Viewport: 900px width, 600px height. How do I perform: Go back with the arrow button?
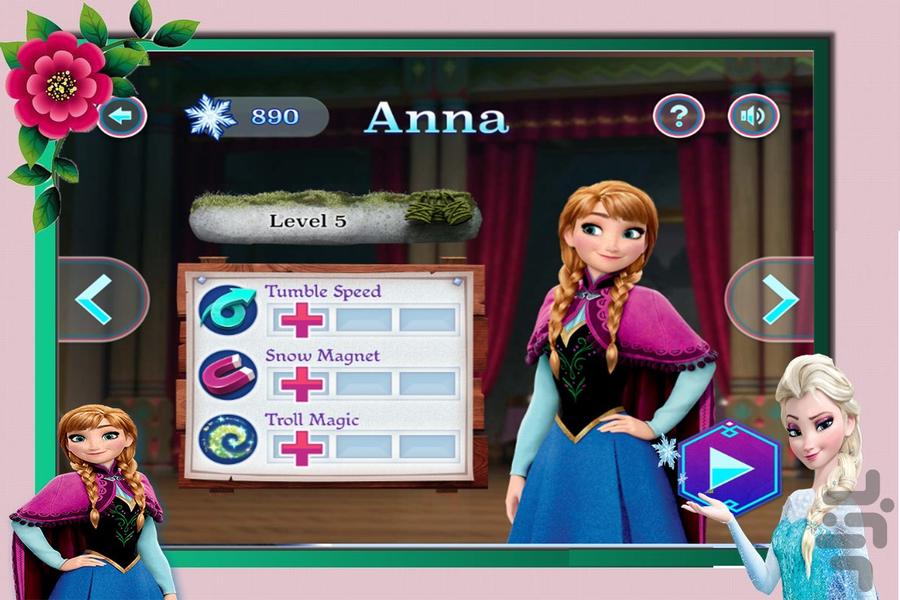121,116
